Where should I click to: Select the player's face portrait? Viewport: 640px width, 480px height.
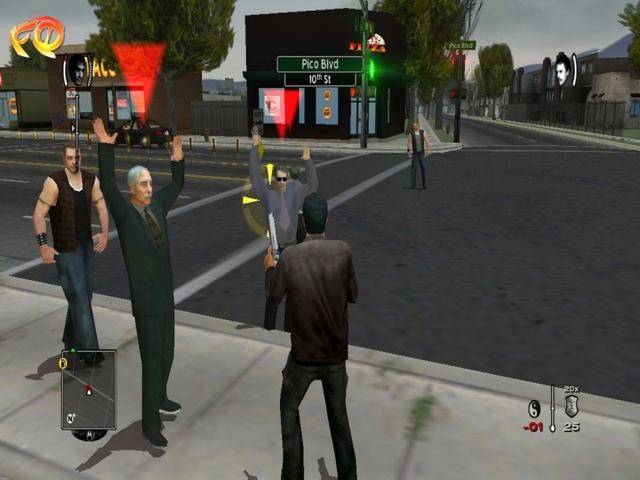pyautogui.click(x=562, y=68)
